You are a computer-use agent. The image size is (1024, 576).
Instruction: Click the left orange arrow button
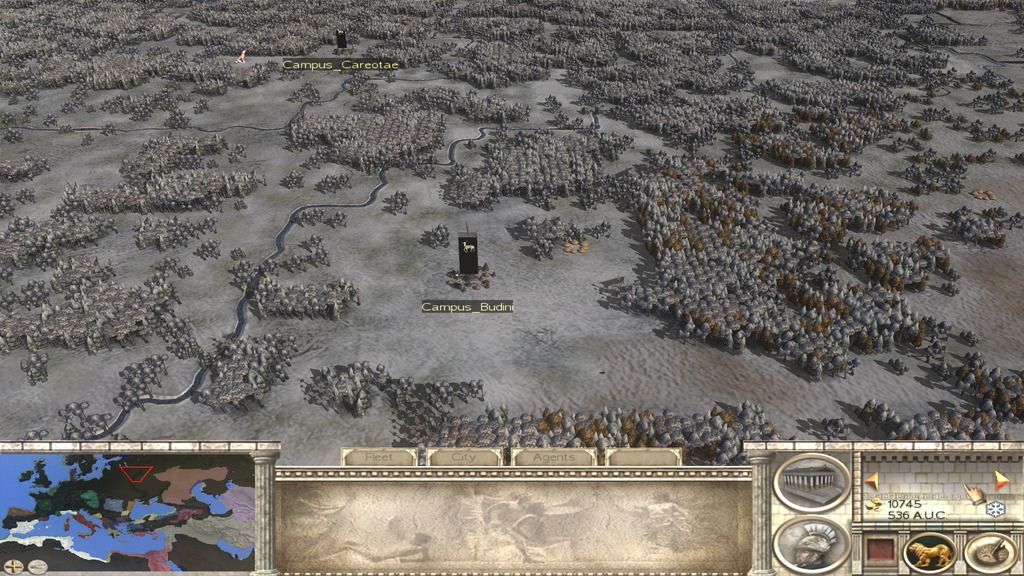tap(872, 480)
